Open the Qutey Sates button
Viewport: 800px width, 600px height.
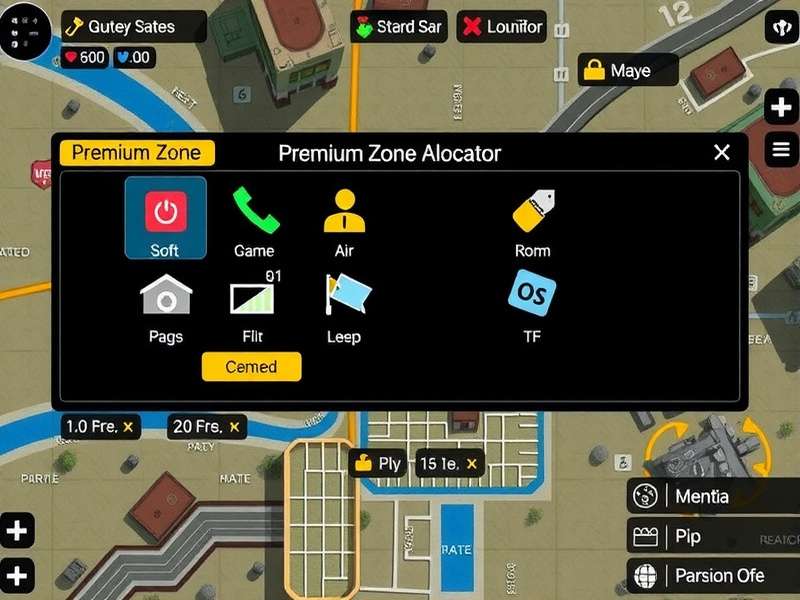pyautogui.click(x=133, y=27)
